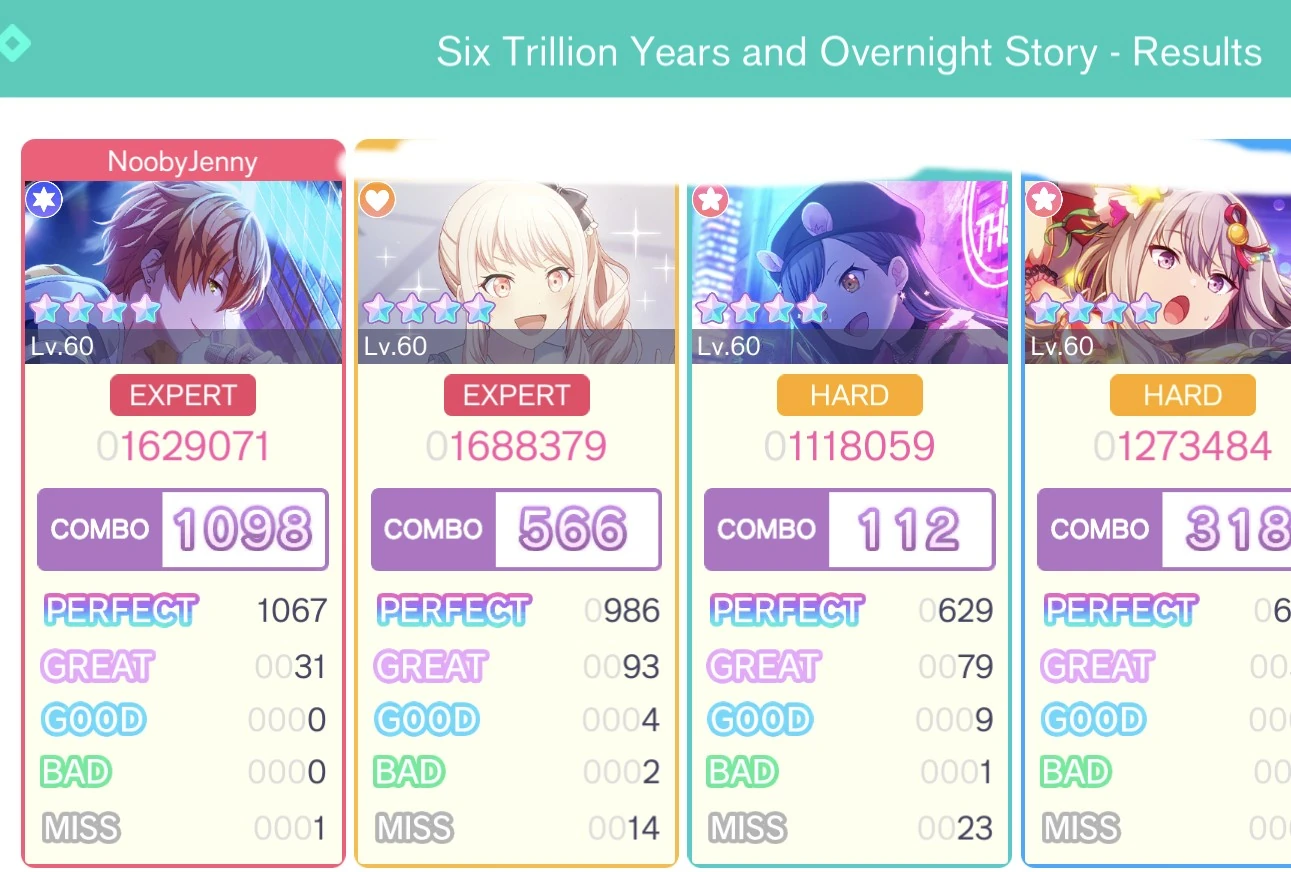Click the star badge on NoobyJenny's card
This screenshot has height=872, width=1291.
43,200
